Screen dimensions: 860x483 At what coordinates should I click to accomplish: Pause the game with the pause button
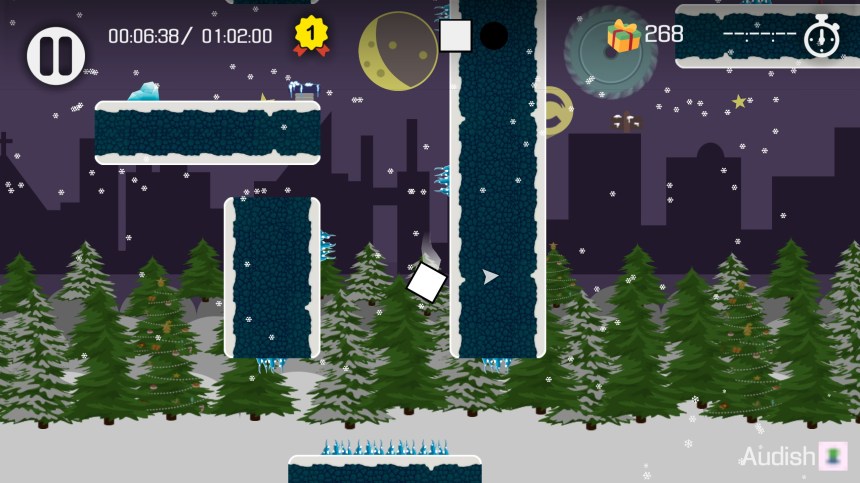coord(56,55)
